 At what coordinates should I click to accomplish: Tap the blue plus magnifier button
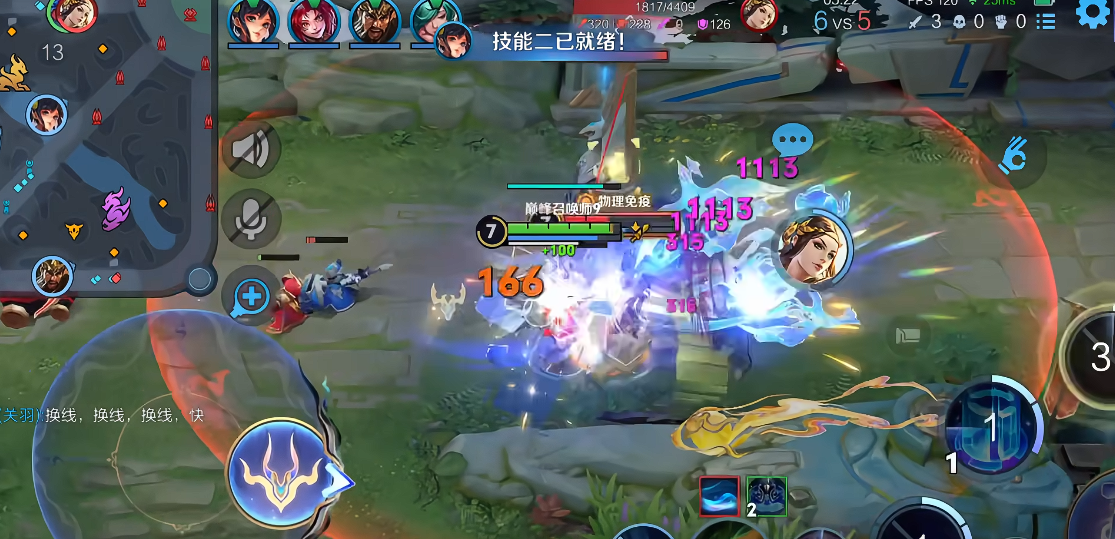tap(251, 296)
